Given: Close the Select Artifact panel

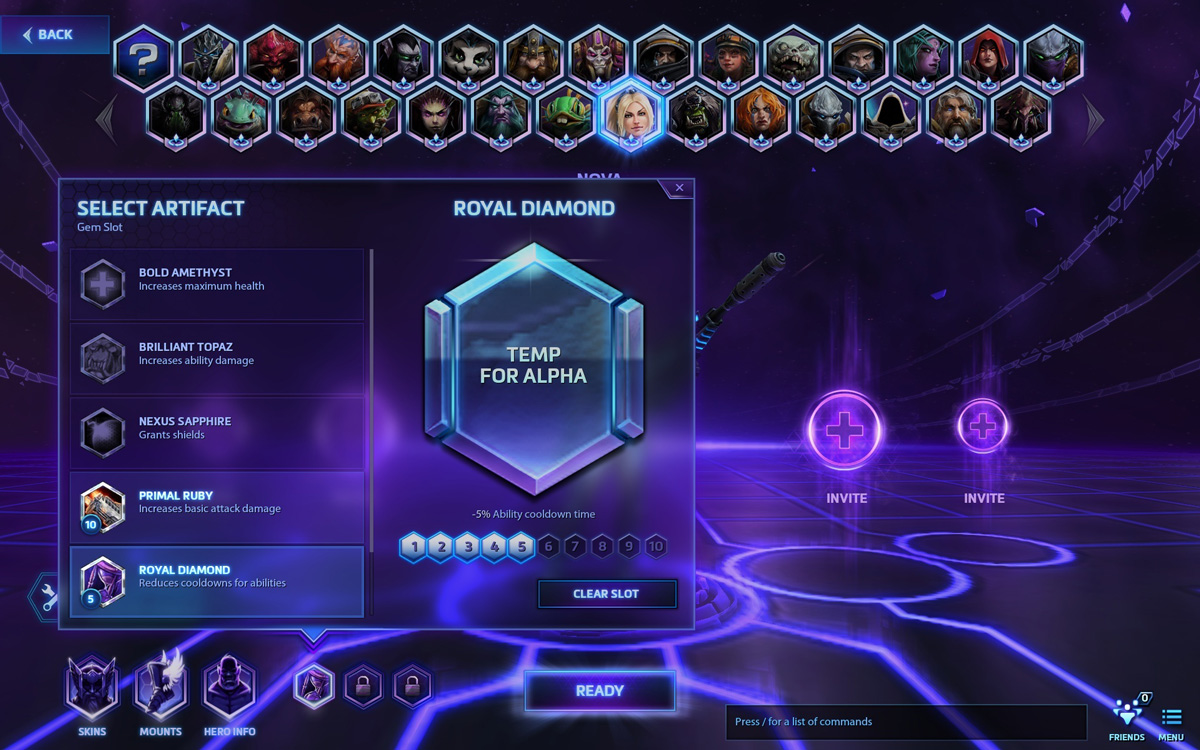Looking at the screenshot, I should pos(679,188).
